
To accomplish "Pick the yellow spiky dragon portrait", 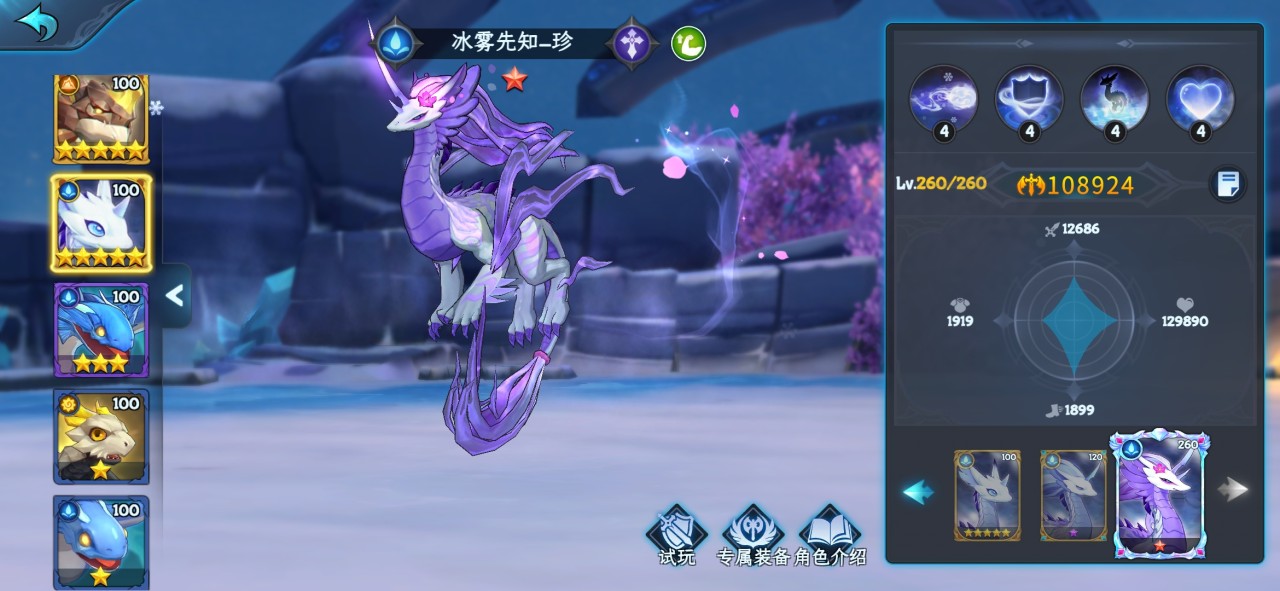I will tap(101, 436).
